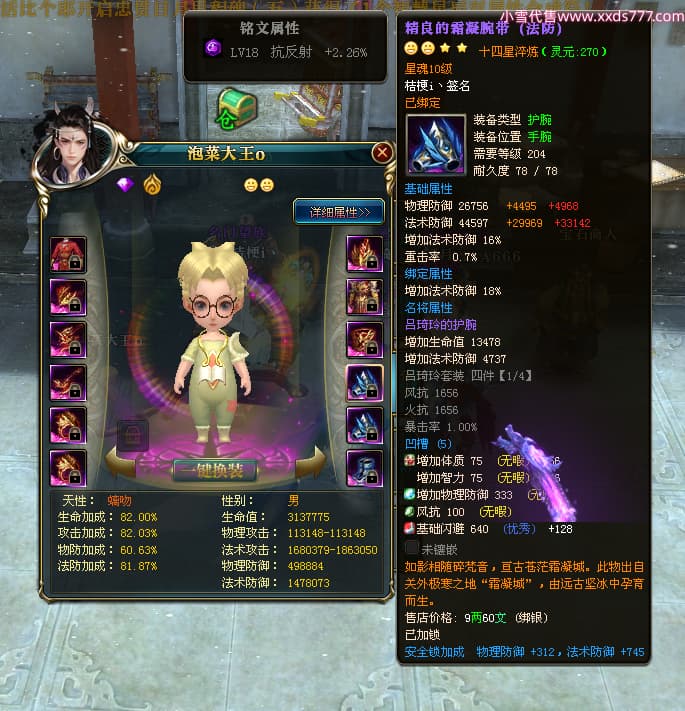This screenshot has height=711, width=685.
Task: Click the purple rune icon in 铭文属性
Action: 213,48
